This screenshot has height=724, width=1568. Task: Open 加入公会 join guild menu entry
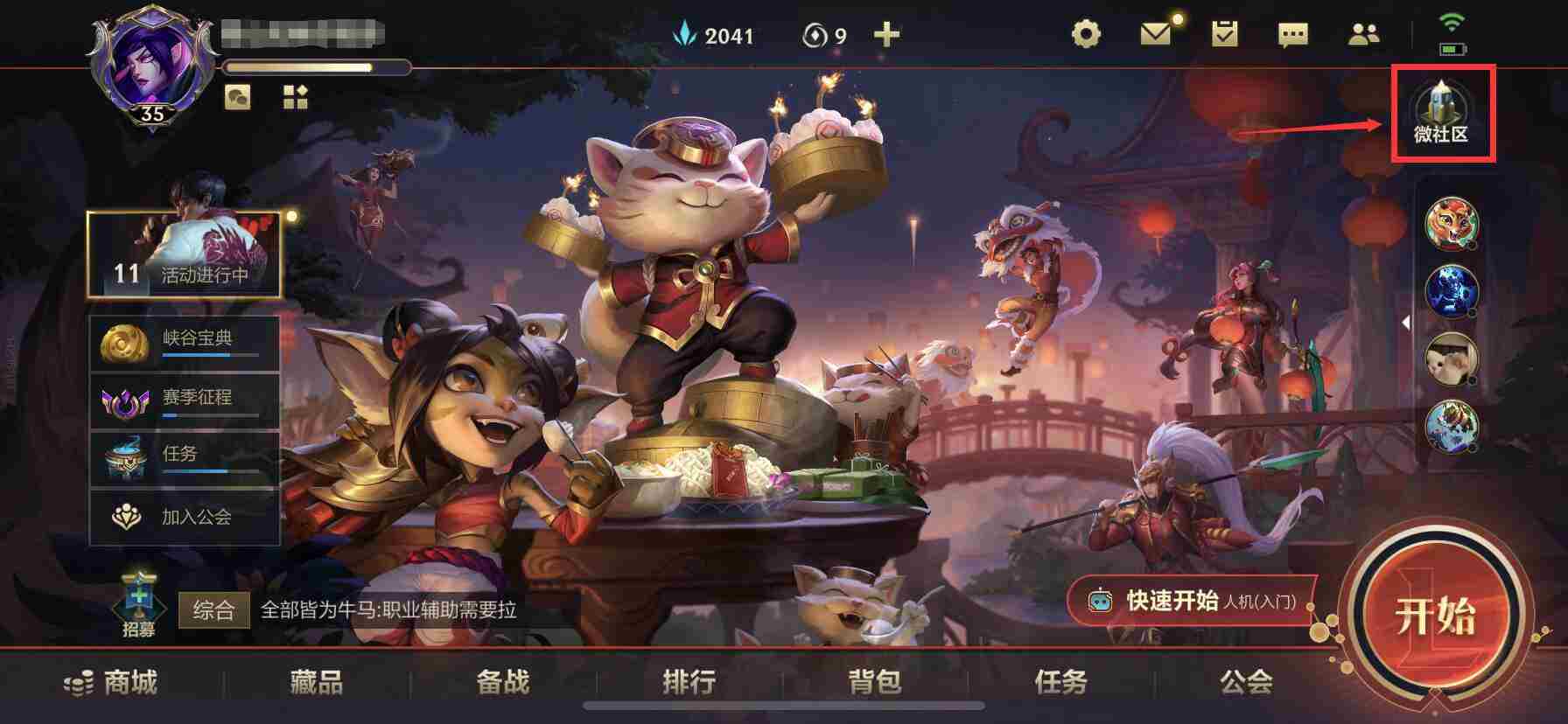(184, 517)
